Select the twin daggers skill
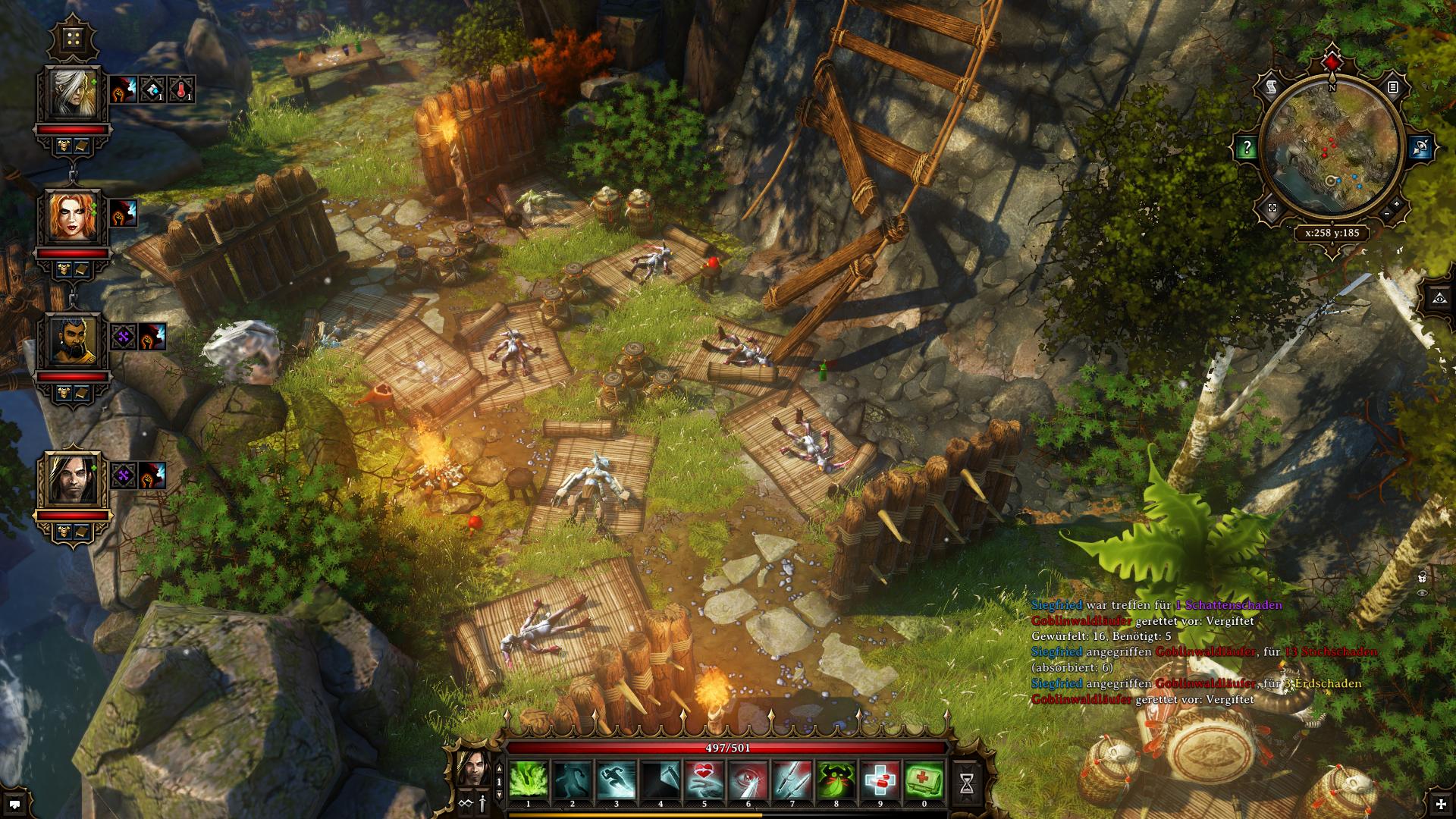 (x=792, y=779)
